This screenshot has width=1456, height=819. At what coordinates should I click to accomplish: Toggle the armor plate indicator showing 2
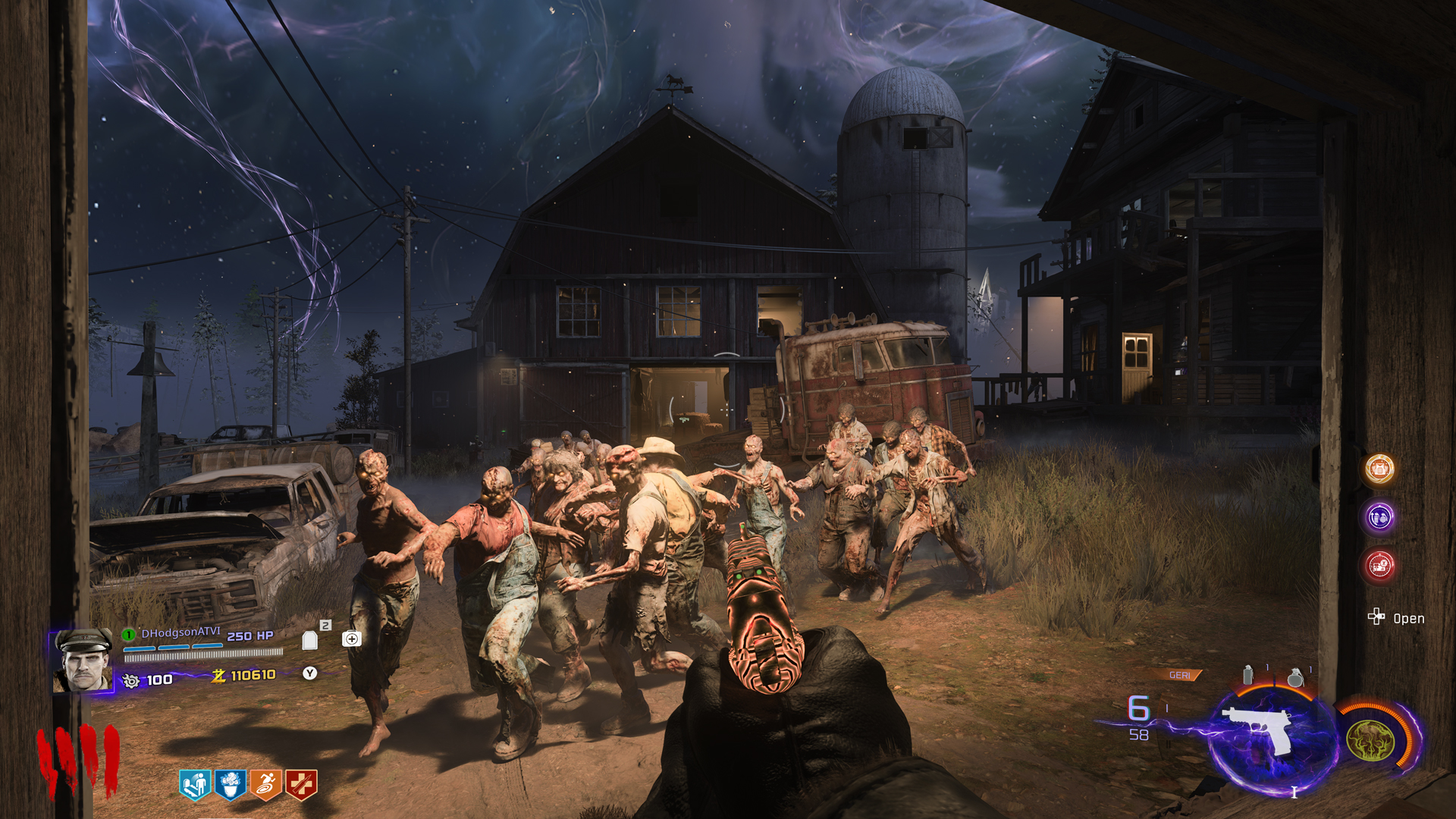point(310,639)
